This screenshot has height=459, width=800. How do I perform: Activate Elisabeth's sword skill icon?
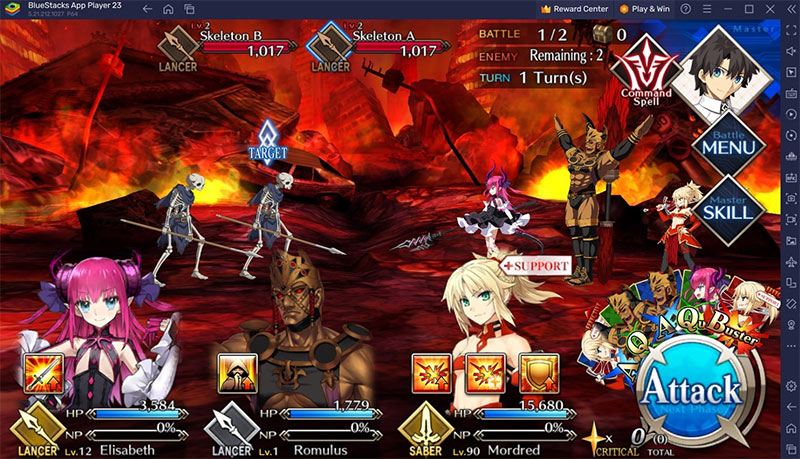[x=43, y=373]
